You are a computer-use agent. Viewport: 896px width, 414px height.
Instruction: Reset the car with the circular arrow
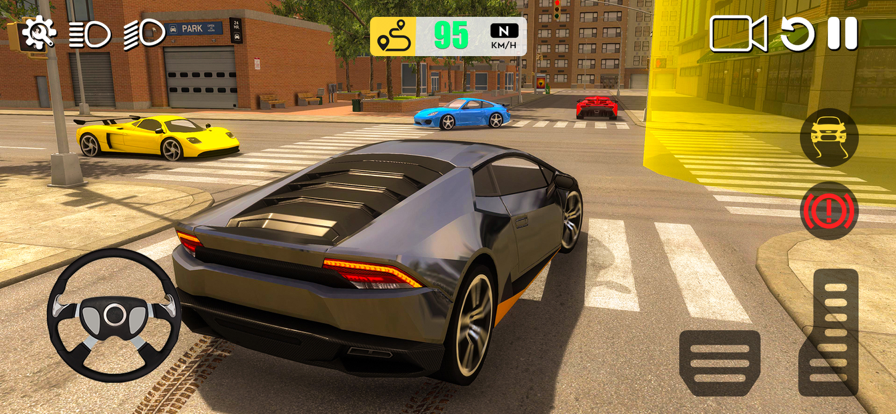tap(797, 34)
